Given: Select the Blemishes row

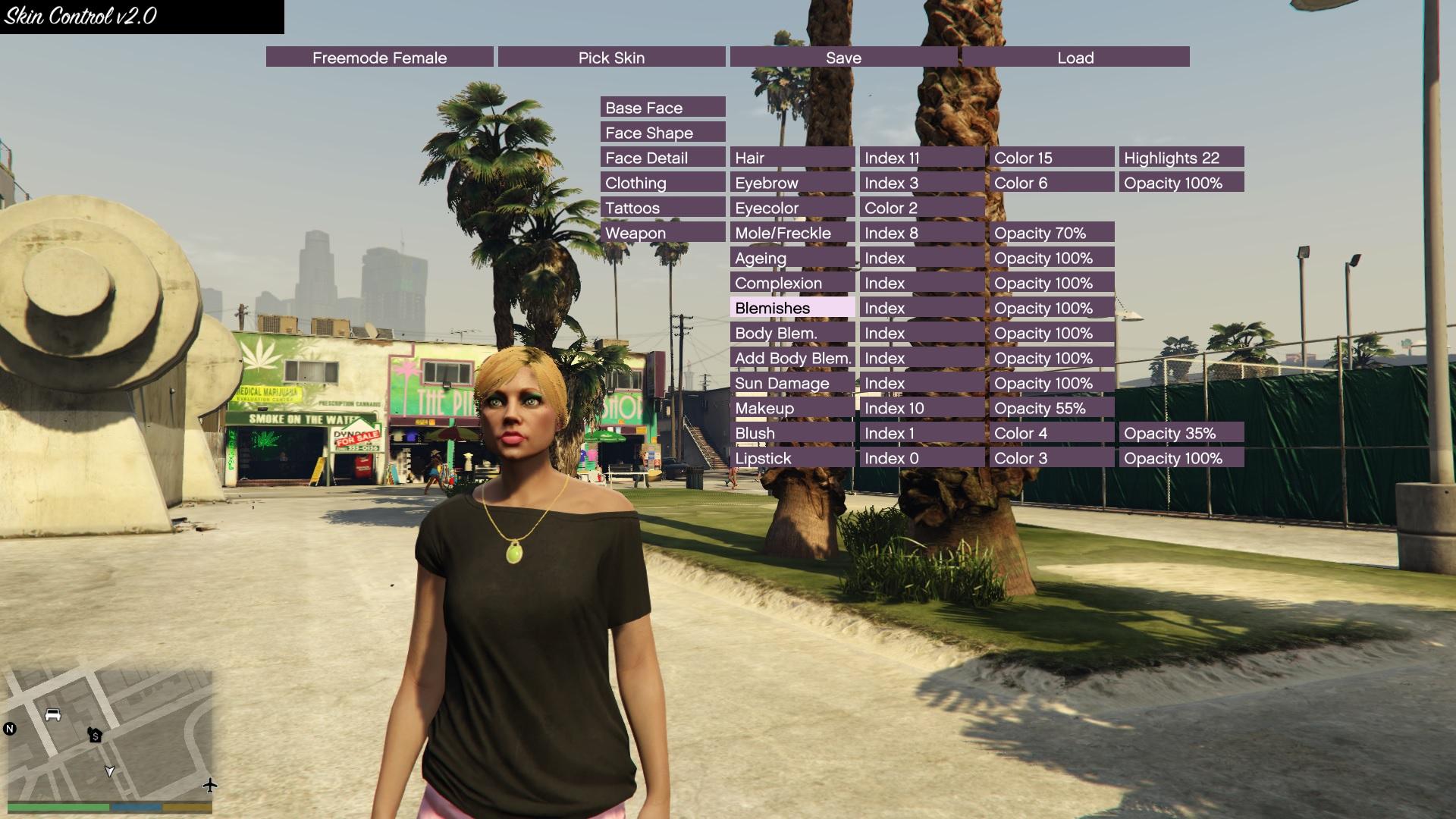Looking at the screenshot, I should point(792,308).
